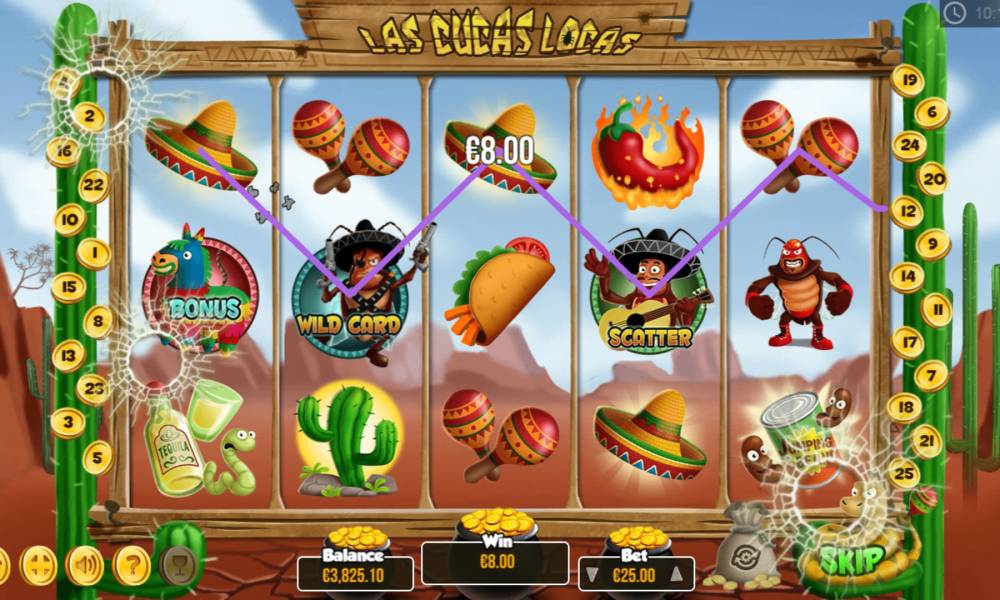This screenshot has height=600, width=1000.
Task: Toggle fullscreen with the four-arrow coin button
Action: pos(39,567)
